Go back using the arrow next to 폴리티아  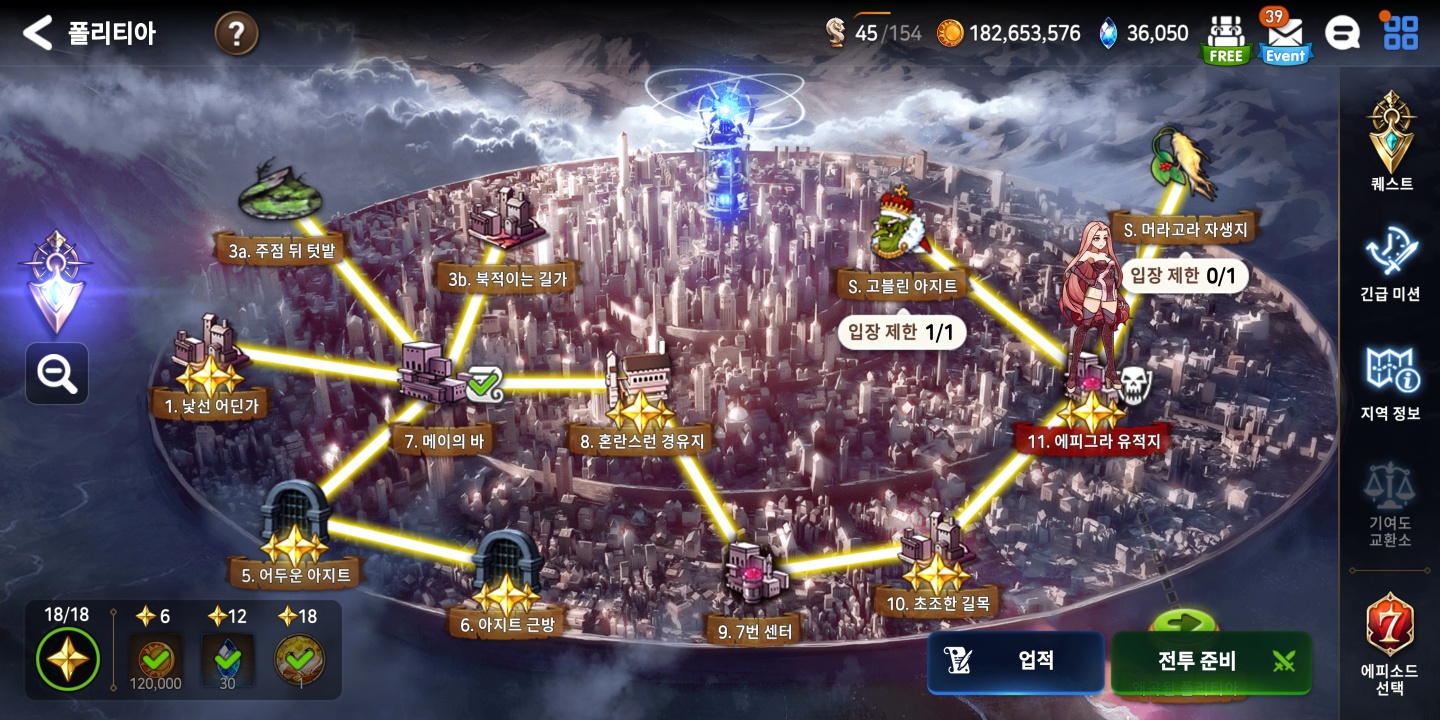pyautogui.click(x=38, y=31)
